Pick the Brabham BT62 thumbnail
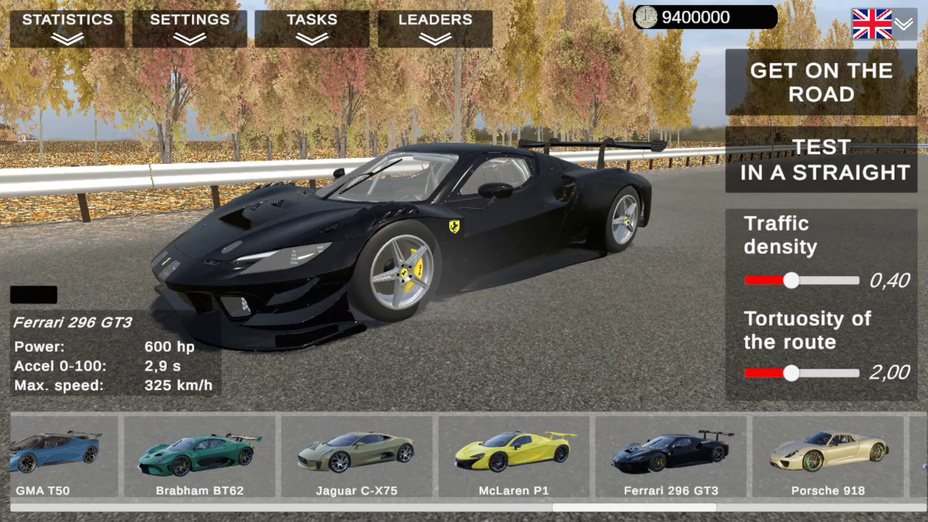Viewport: 928px width, 522px height. pos(200,456)
